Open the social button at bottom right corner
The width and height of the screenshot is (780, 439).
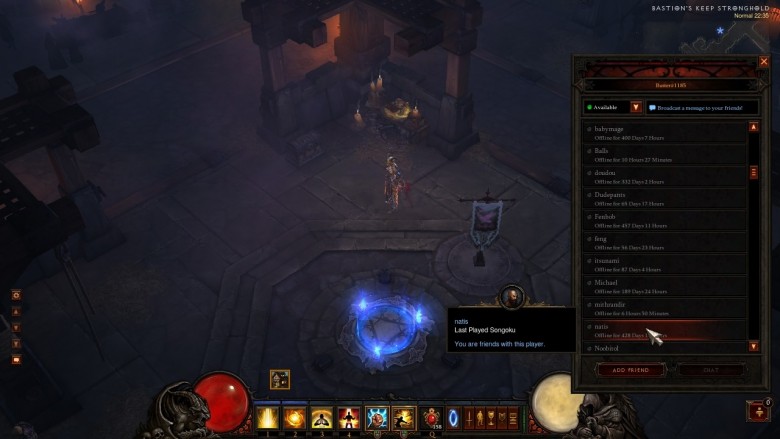(758, 410)
